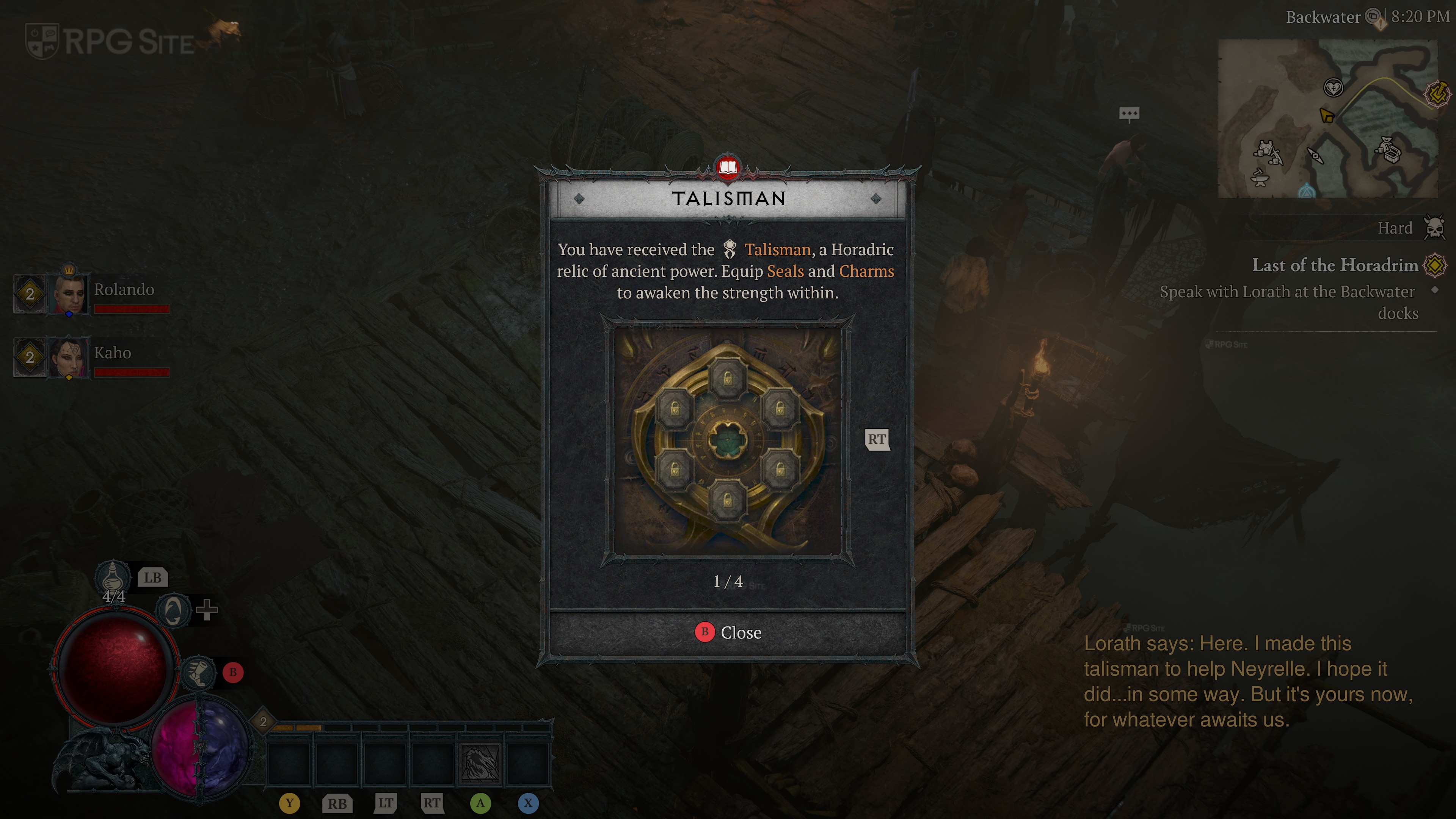Click the Charms keyword in tutorial text
Screen dimensions: 1456x819
[x=866, y=271]
